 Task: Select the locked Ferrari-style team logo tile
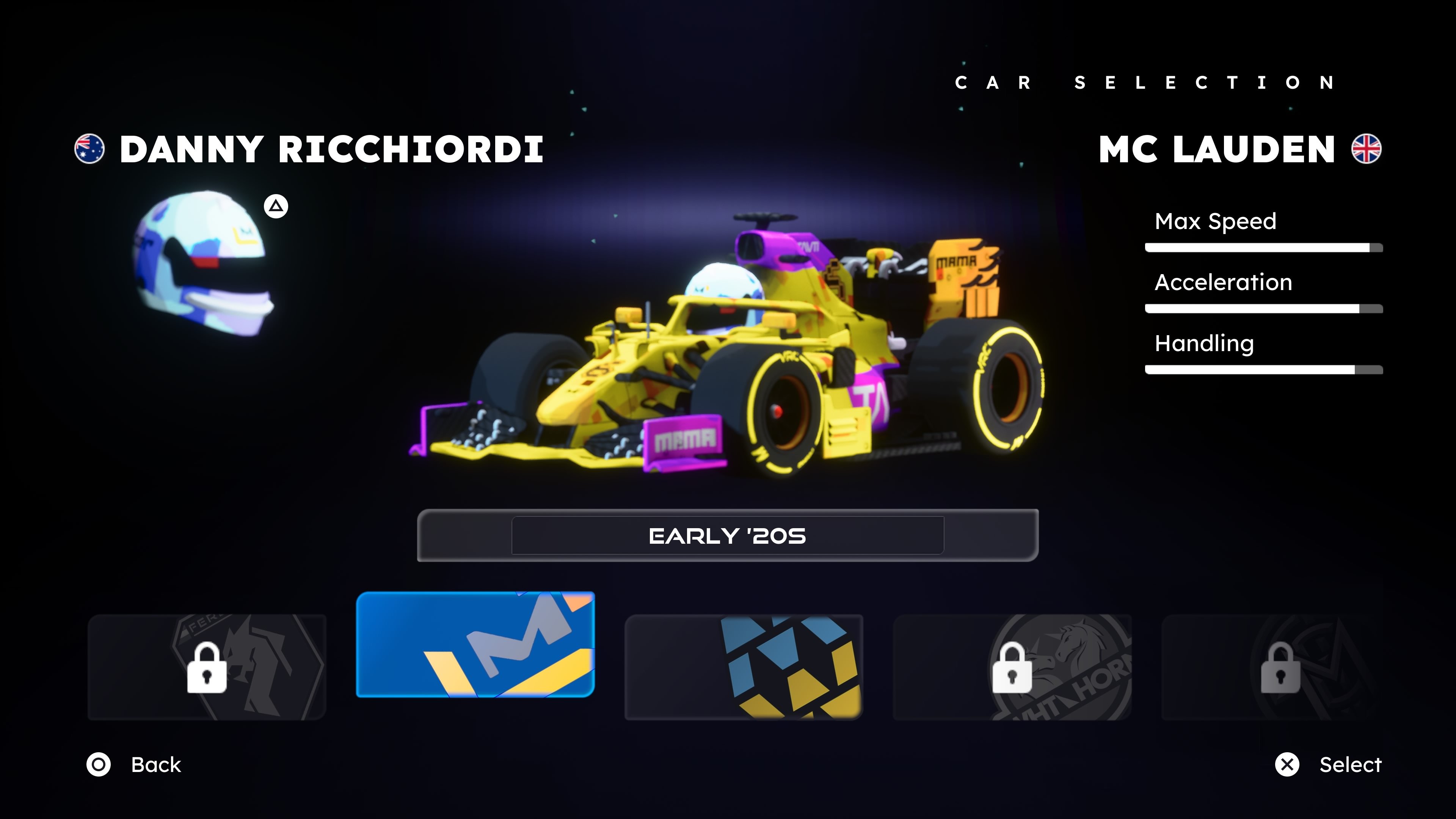208,667
